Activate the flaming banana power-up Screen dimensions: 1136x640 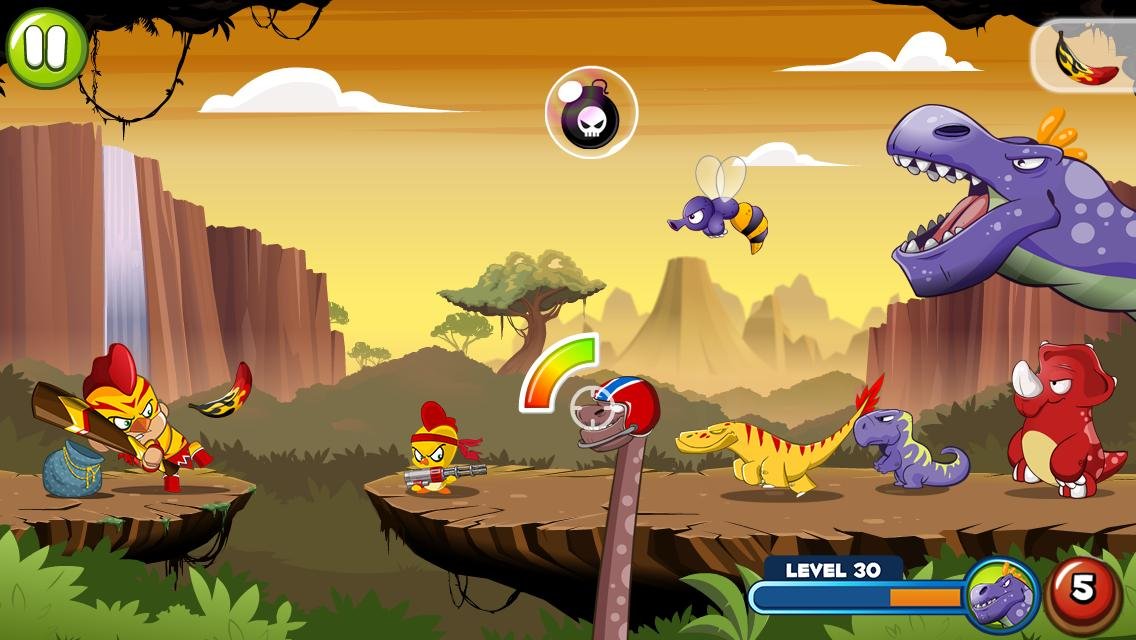[1084, 56]
